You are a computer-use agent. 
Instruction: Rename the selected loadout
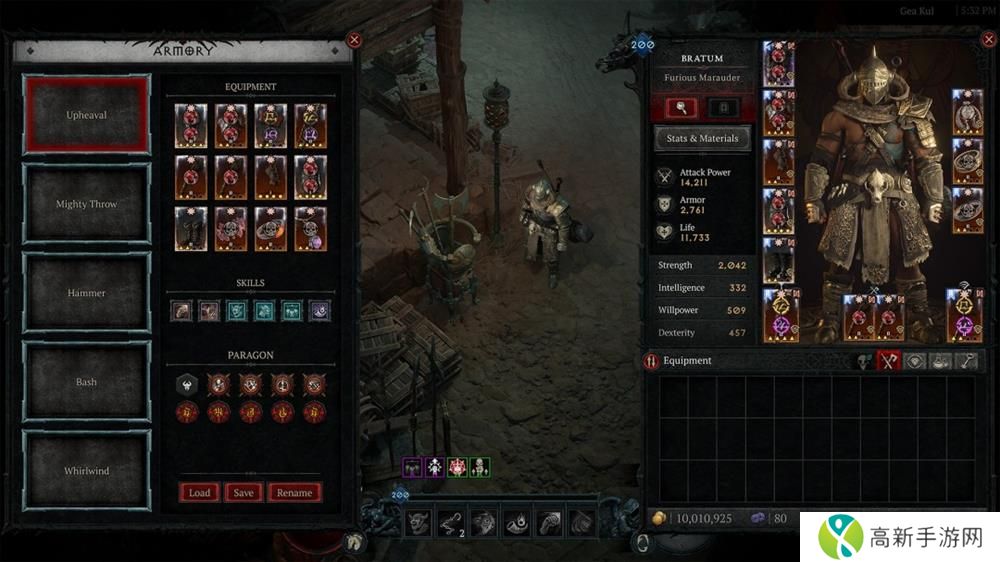(x=294, y=492)
